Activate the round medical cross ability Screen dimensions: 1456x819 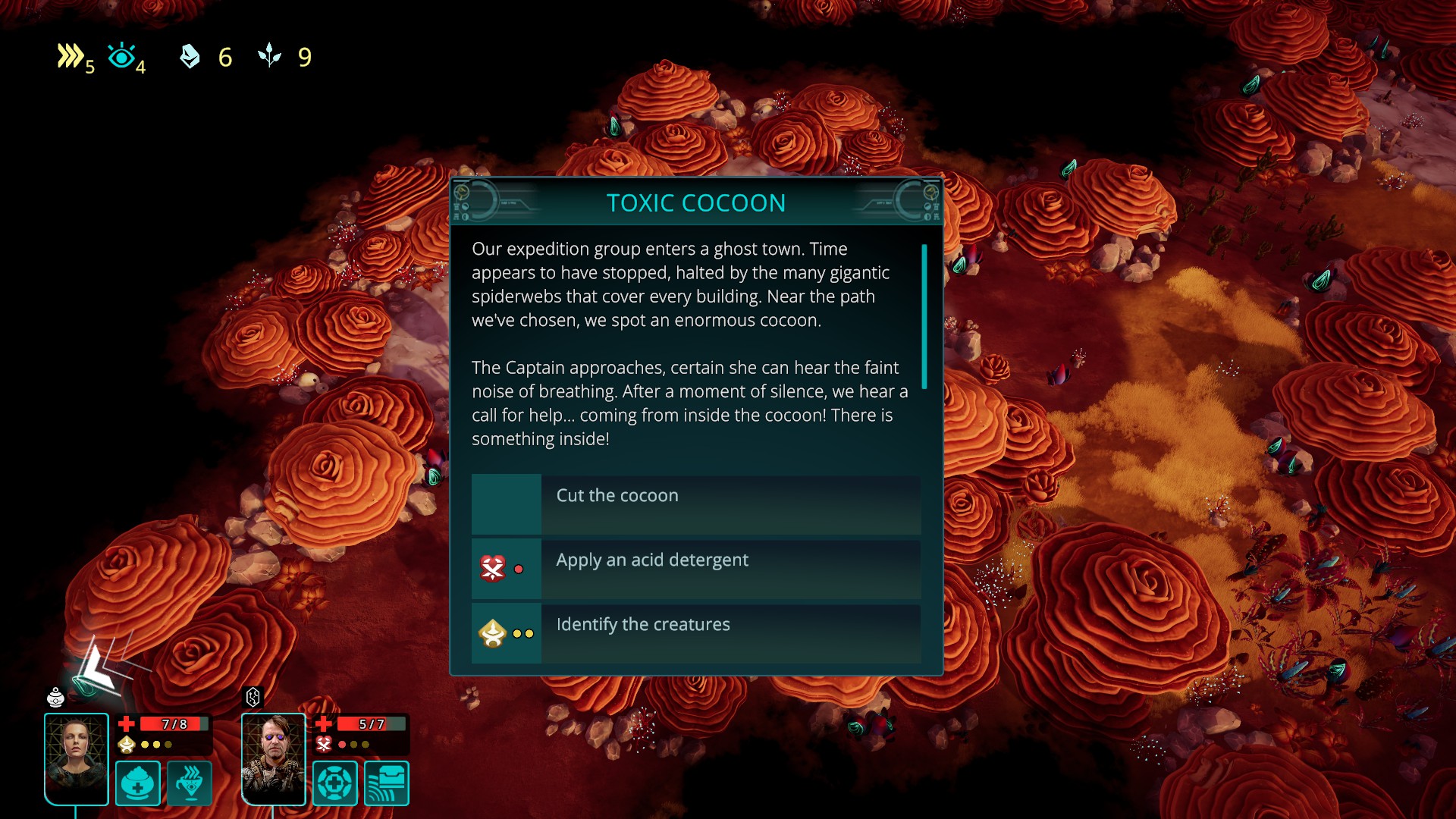click(x=335, y=783)
